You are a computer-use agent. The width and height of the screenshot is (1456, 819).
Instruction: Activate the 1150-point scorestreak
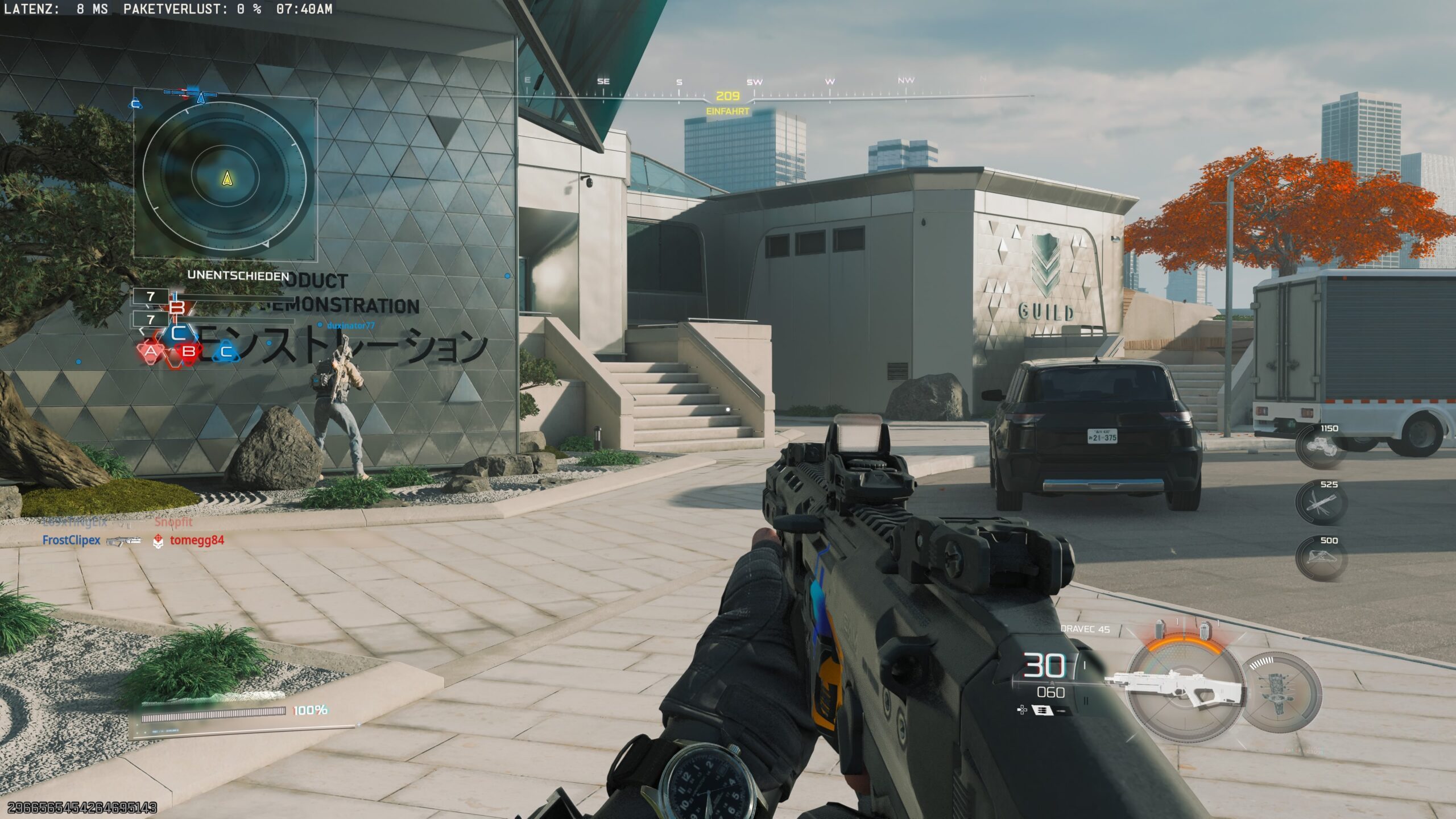1321,447
